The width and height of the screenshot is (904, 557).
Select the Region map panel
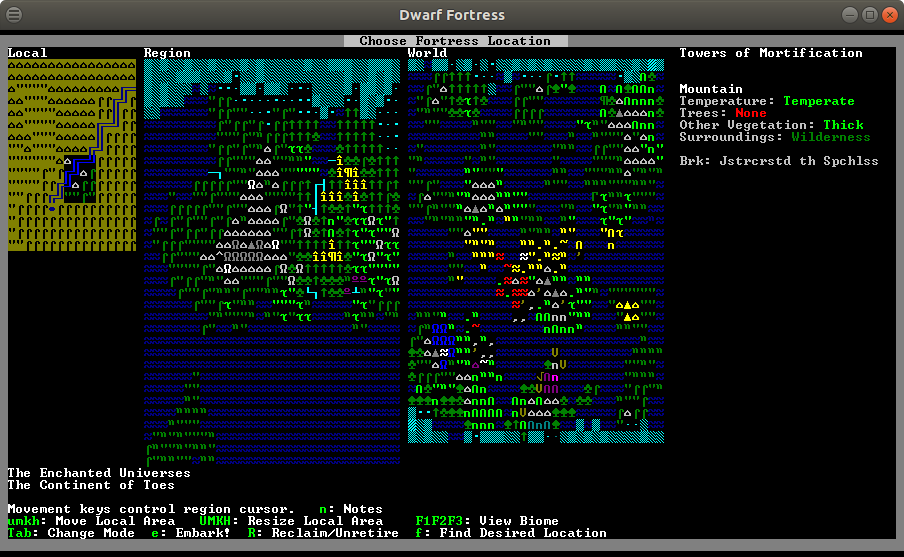pyautogui.click(x=272, y=250)
